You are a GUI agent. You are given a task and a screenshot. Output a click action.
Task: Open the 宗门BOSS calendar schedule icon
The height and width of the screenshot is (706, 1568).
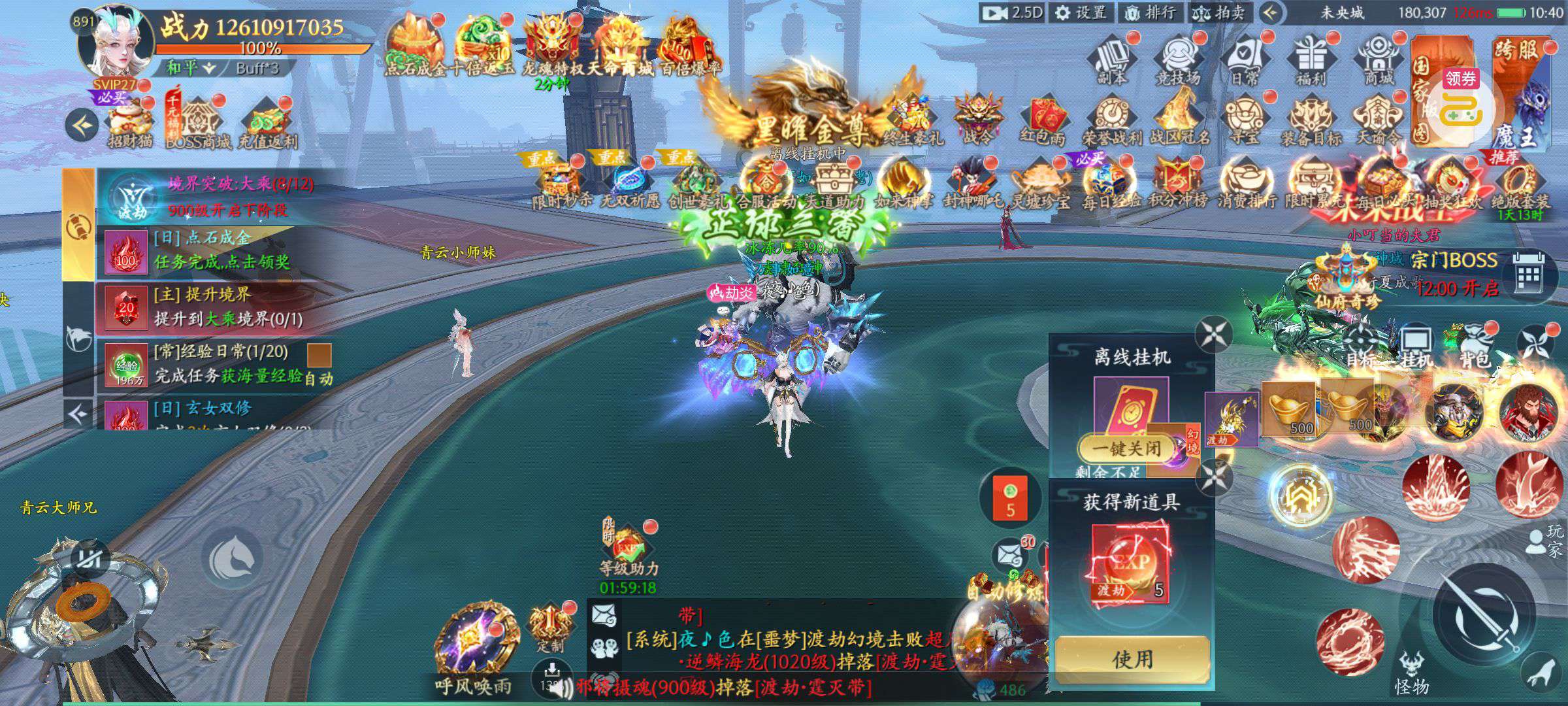pyautogui.click(x=1527, y=276)
